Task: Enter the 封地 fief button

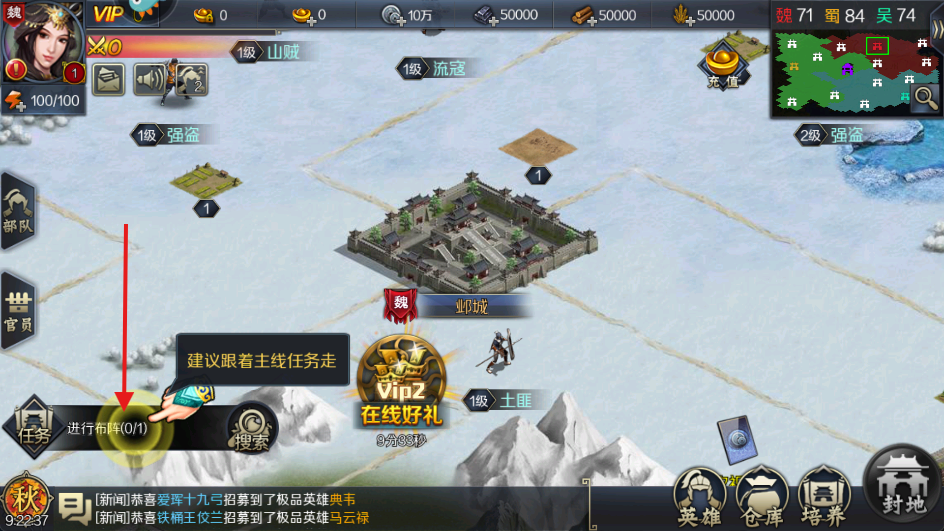Action: click(x=902, y=485)
